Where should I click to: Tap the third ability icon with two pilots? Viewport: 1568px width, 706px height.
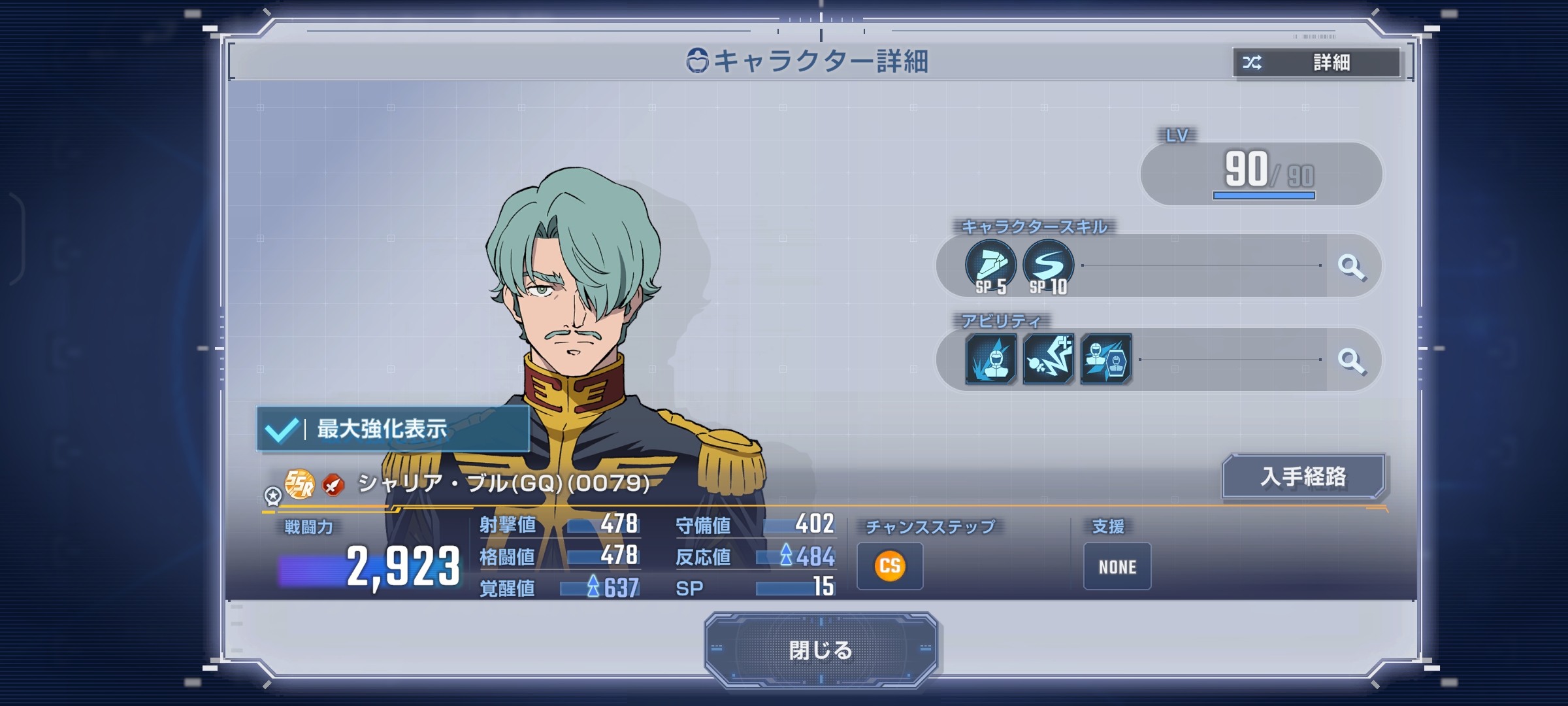pos(1105,359)
